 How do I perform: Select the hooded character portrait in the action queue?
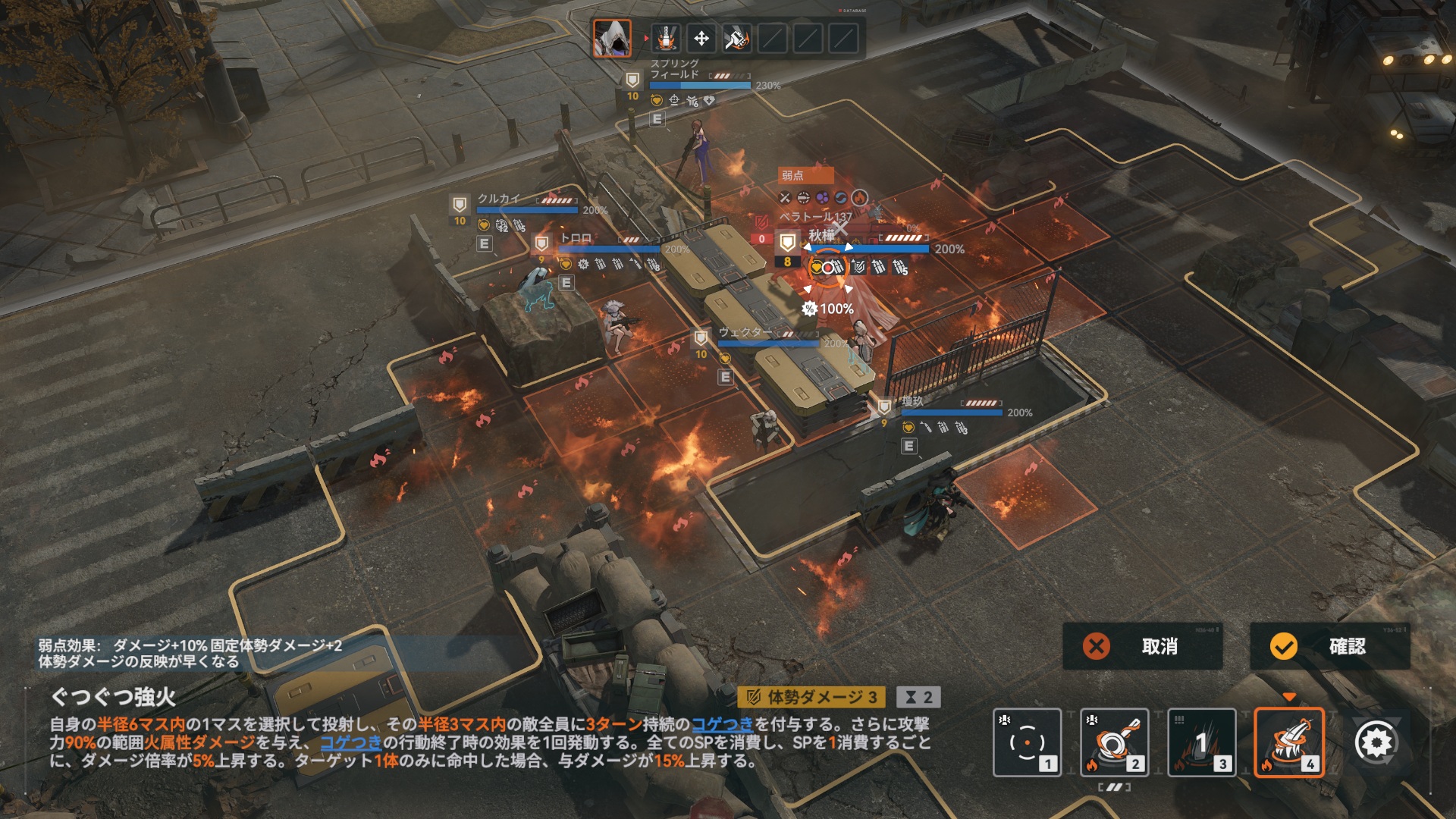[612, 38]
